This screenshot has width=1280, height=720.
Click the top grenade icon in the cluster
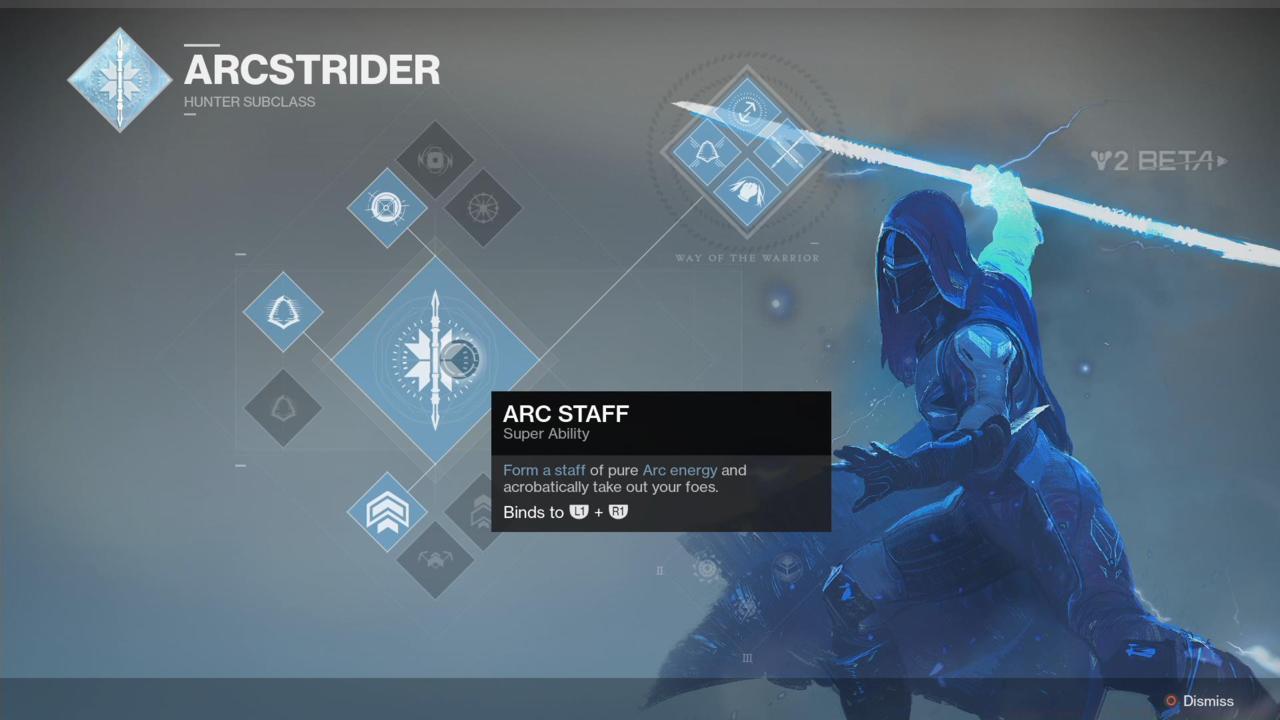pyautogui.click(x=435, y=158)
